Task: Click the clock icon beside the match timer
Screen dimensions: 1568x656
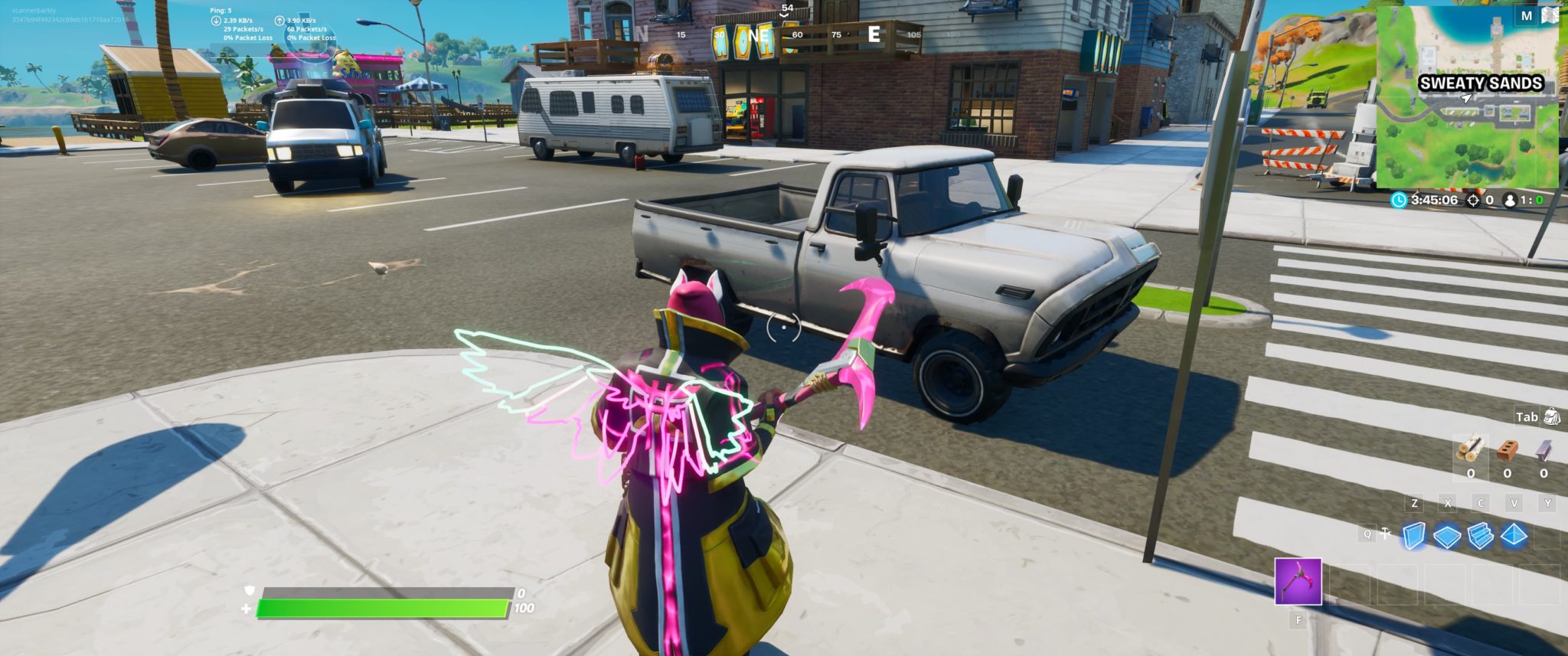Action: coord(1401,201)
